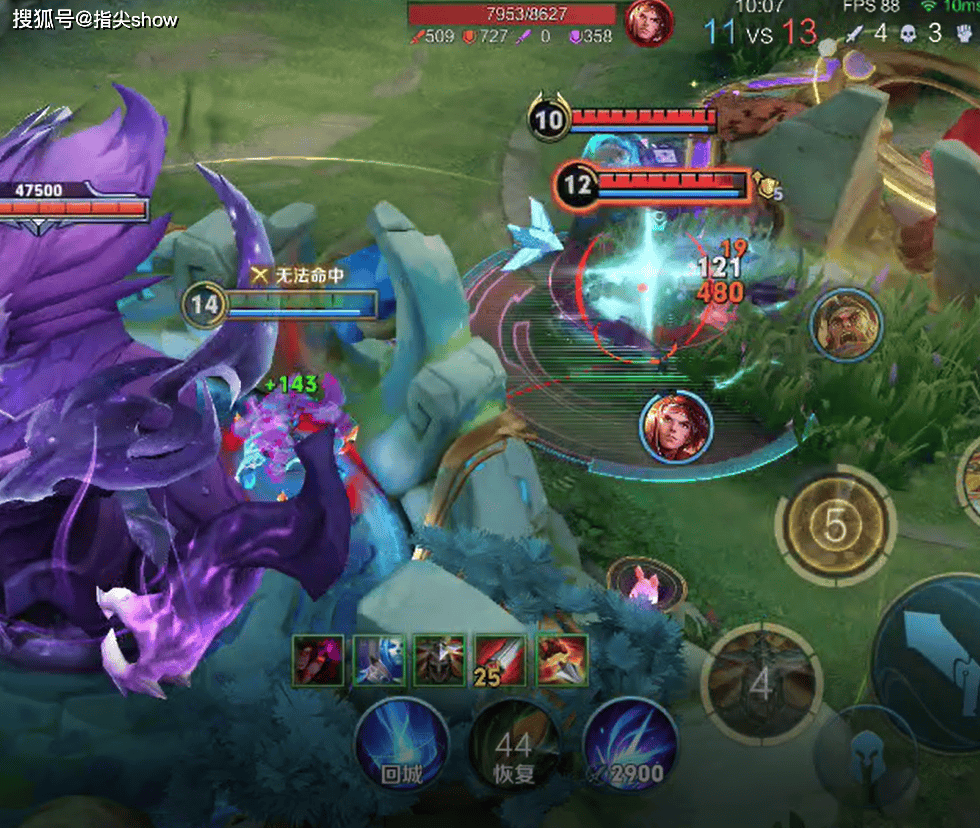Viewport: 980px width, 828px height.
Task: Select the bearded roaring hero target portrait
Action: (x=846, y=325)
